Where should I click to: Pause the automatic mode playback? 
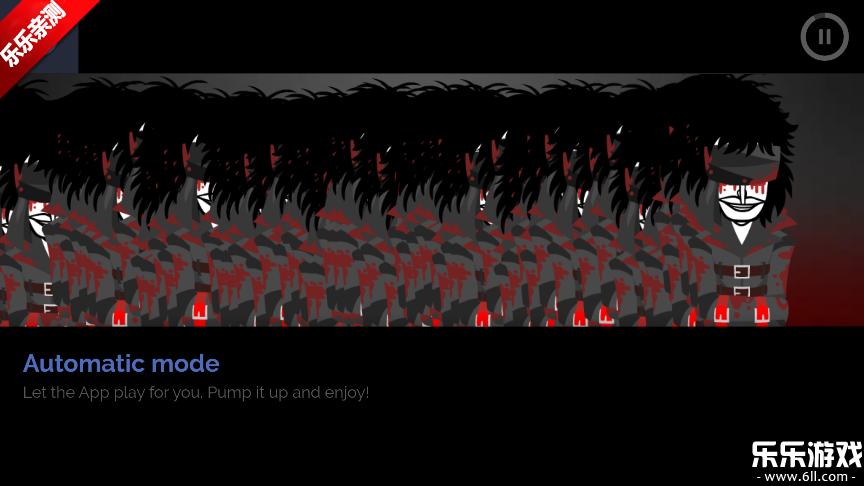pos(824,37)
